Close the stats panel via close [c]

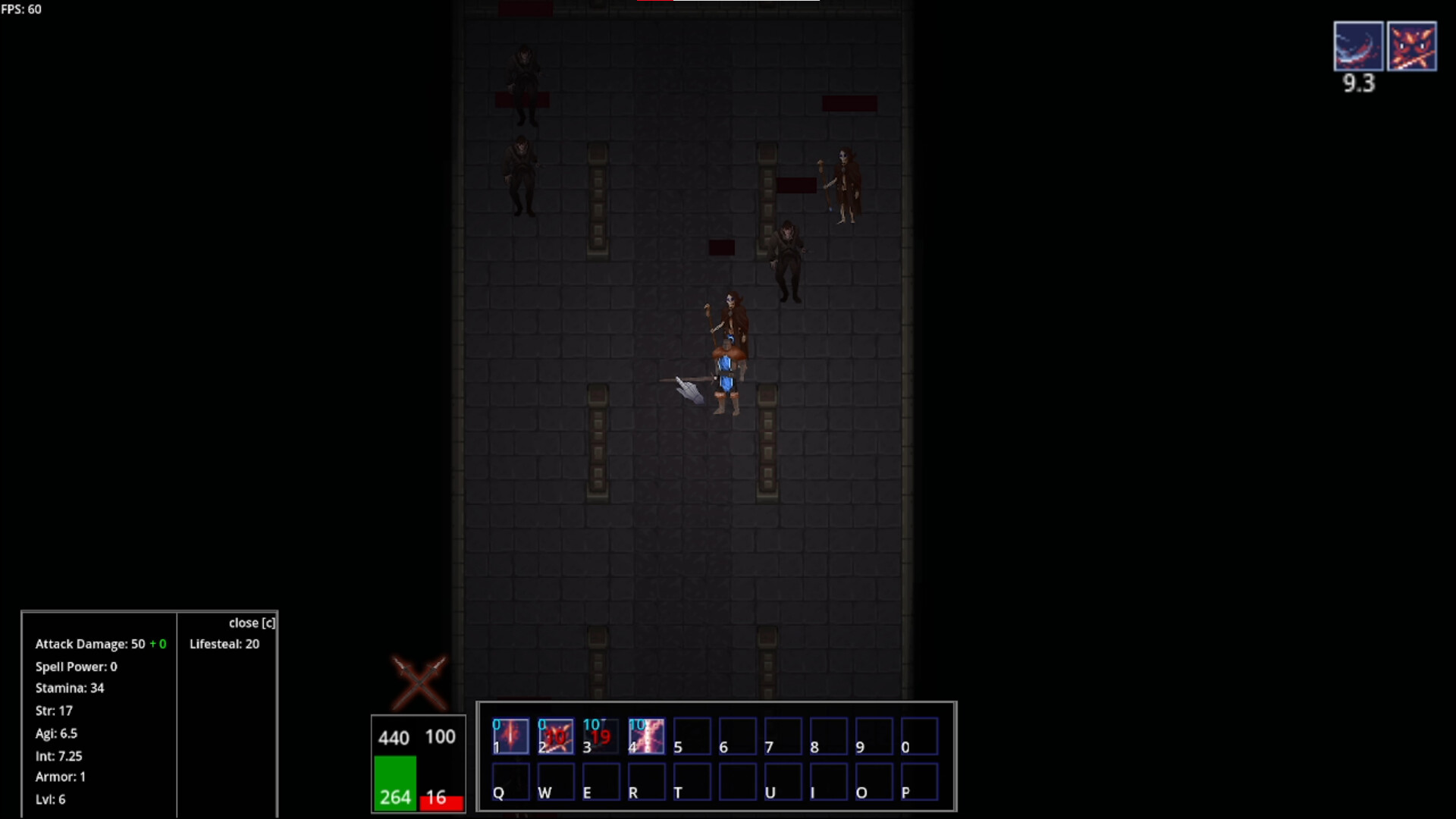point(252,623)
